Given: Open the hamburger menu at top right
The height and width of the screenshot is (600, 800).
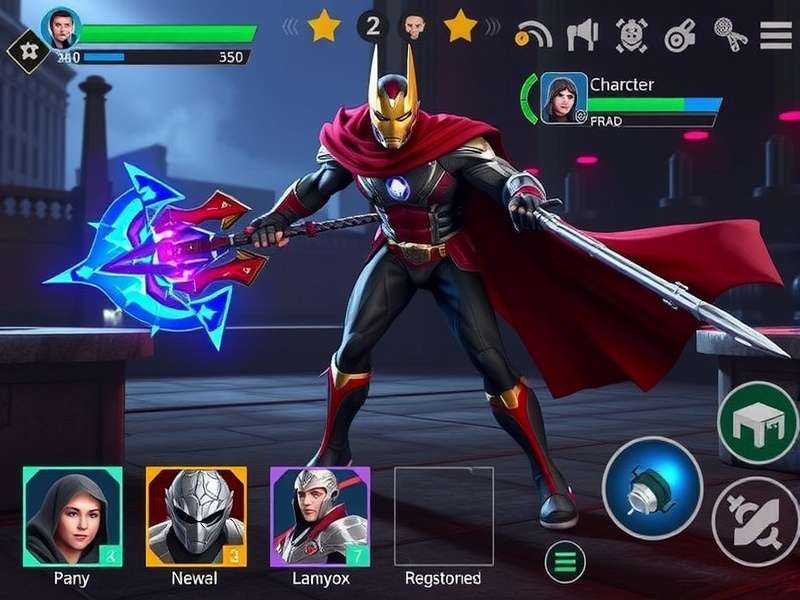Looking at the screenshot, I should click(776, 35).
